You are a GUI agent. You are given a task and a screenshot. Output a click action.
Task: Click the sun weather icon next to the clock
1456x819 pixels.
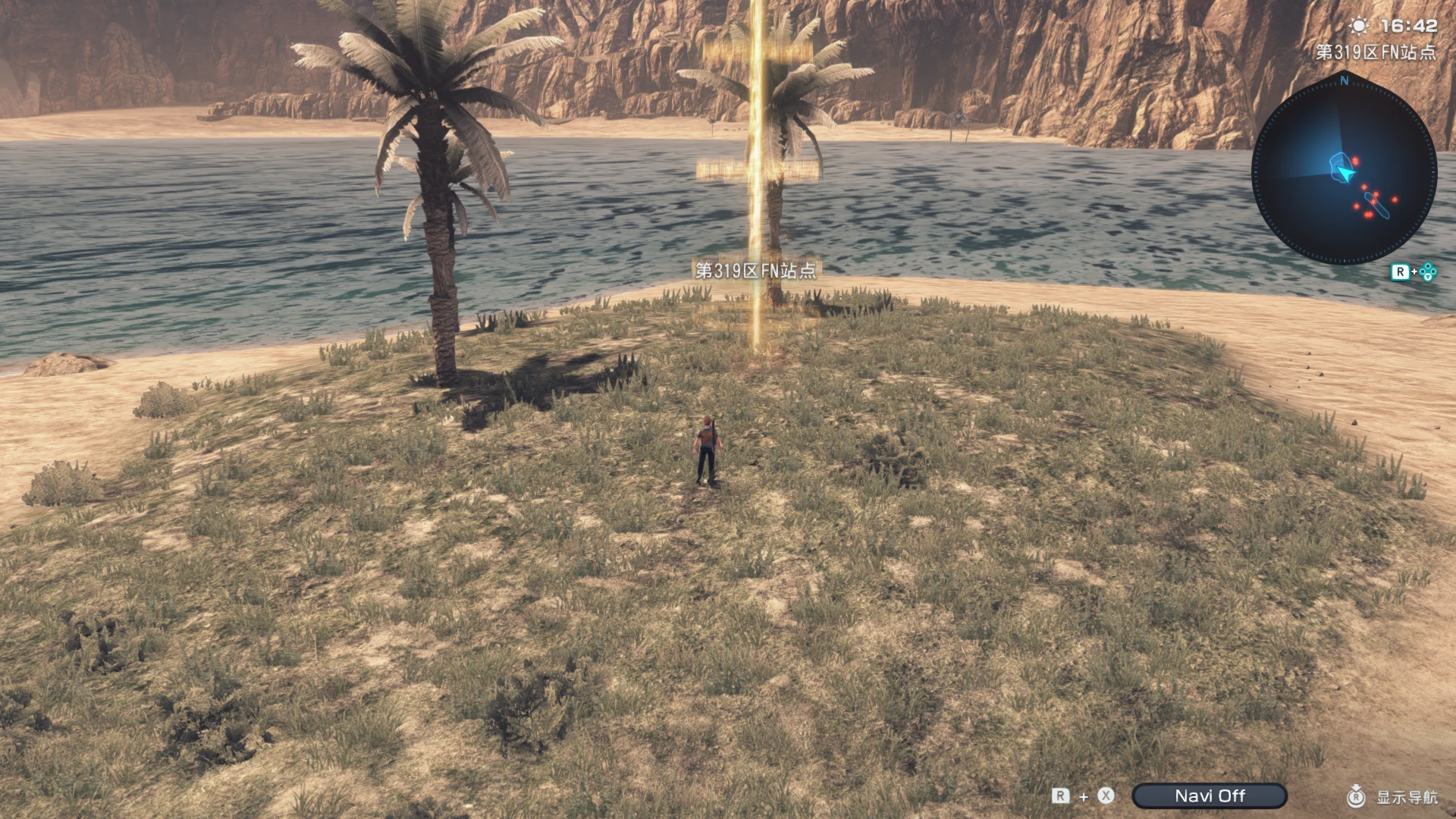point(1358,25)
